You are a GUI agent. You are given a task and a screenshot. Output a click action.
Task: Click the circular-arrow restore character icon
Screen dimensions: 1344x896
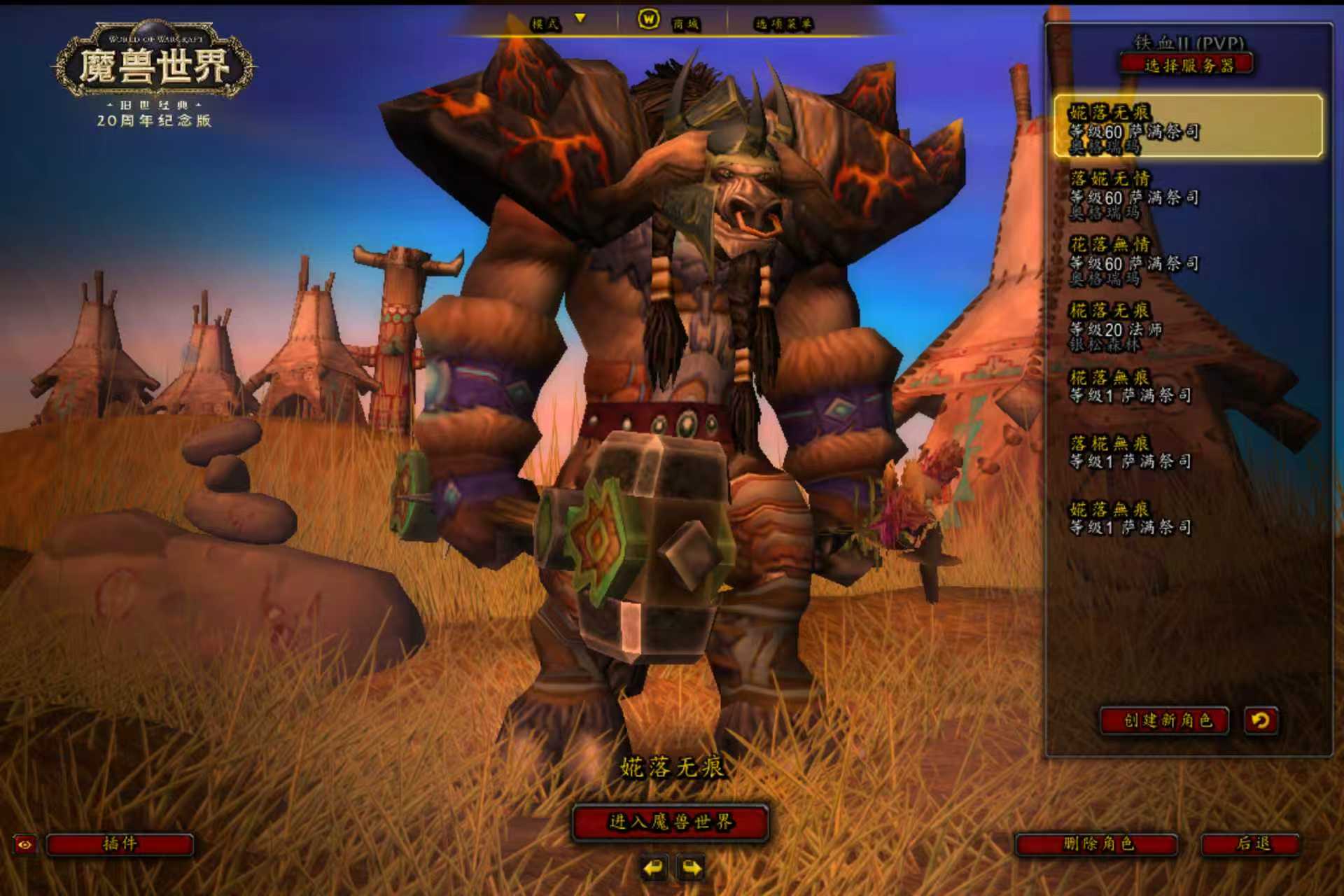pos(1261,720)
